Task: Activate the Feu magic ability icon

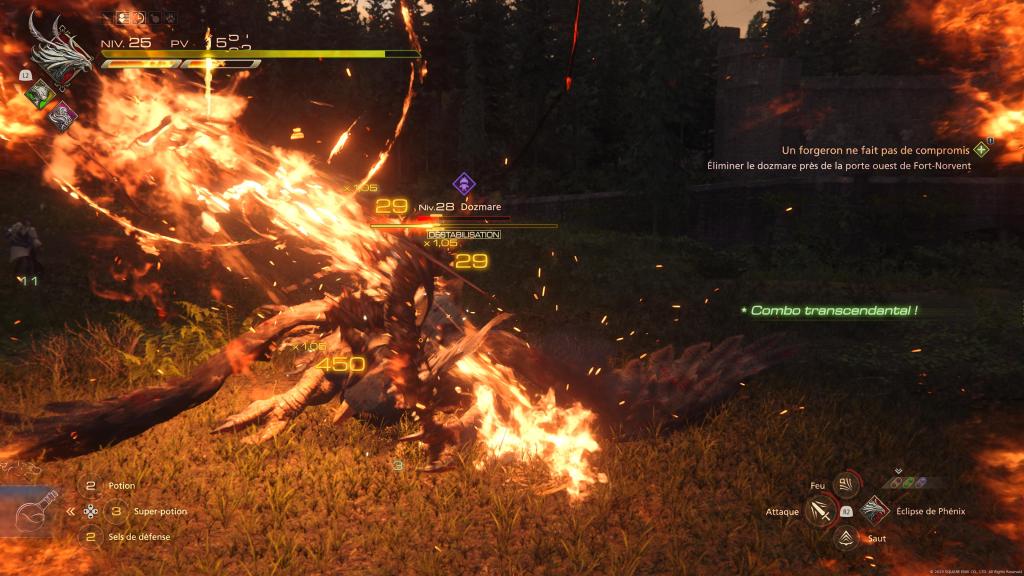Action: pyautogui.click(x=846, y=485)
